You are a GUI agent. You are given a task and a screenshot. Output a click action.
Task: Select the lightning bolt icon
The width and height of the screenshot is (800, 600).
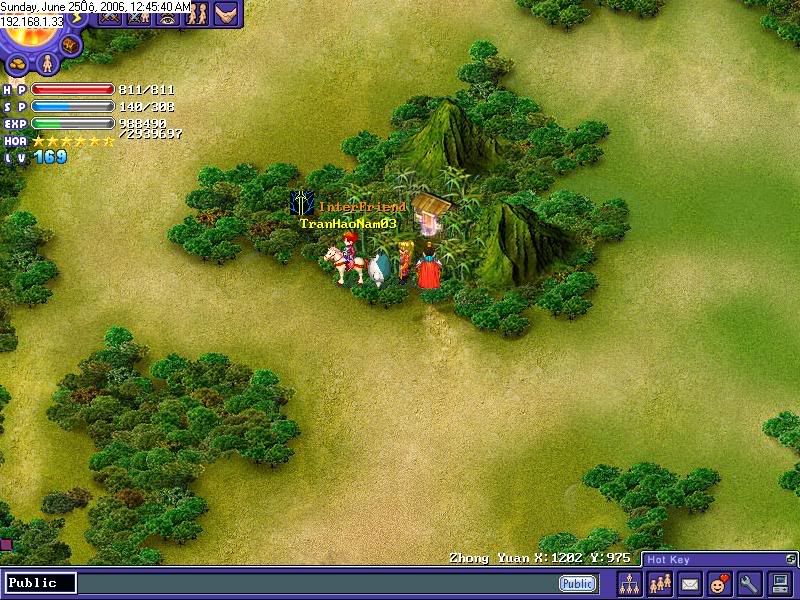click(77, 17)
